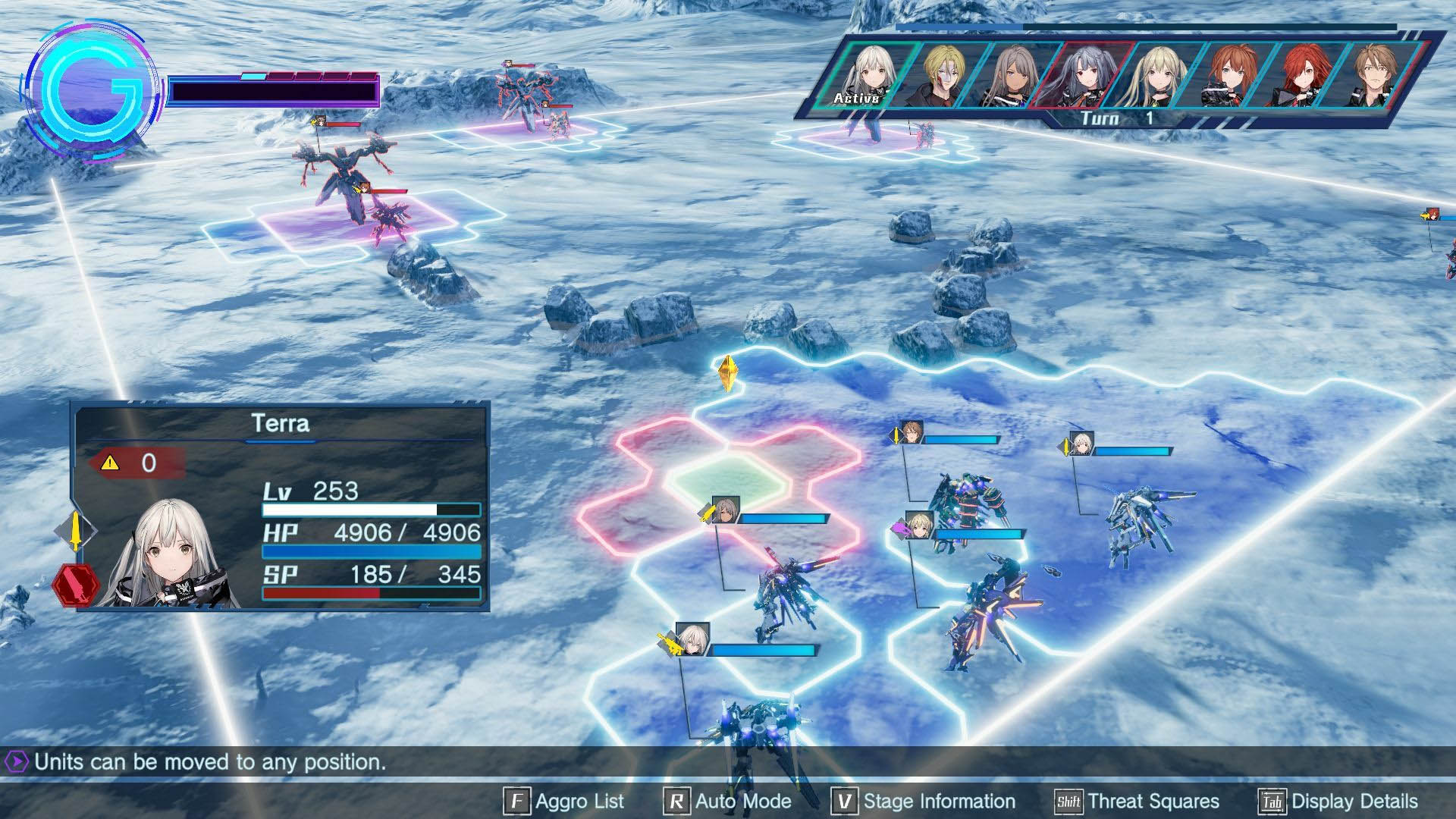Click the red hexagon weapon icon beside Terra

point(76,585)
